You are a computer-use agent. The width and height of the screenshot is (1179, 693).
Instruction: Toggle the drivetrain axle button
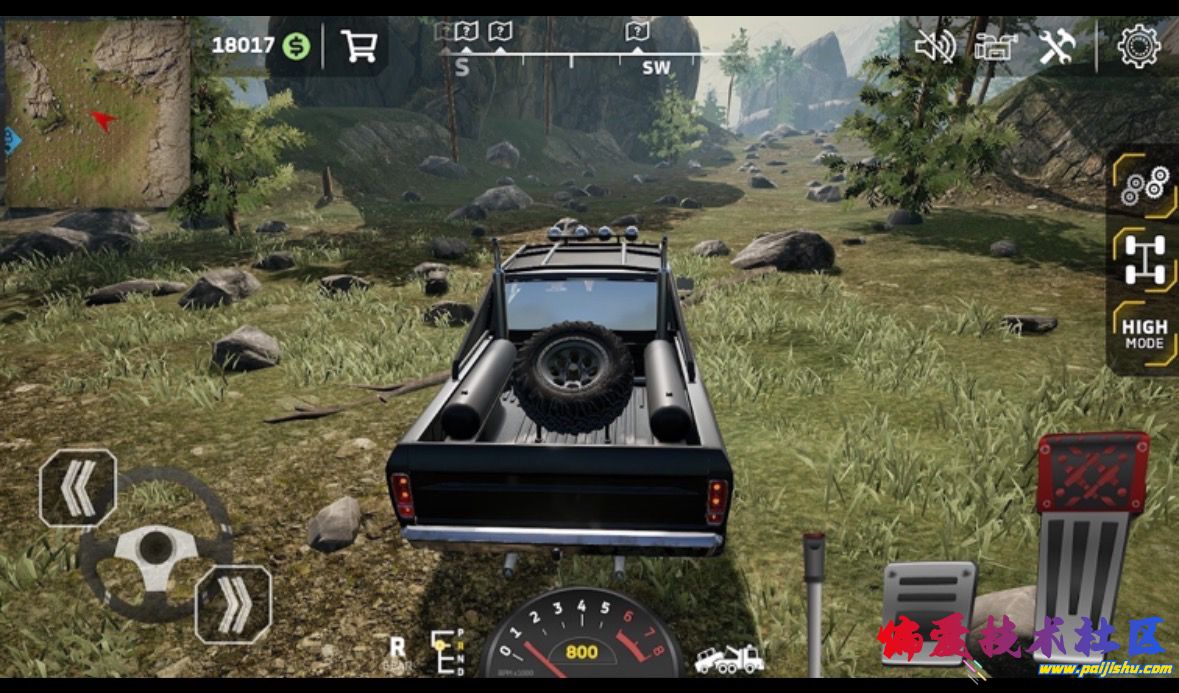click(x=1145, y=258)
